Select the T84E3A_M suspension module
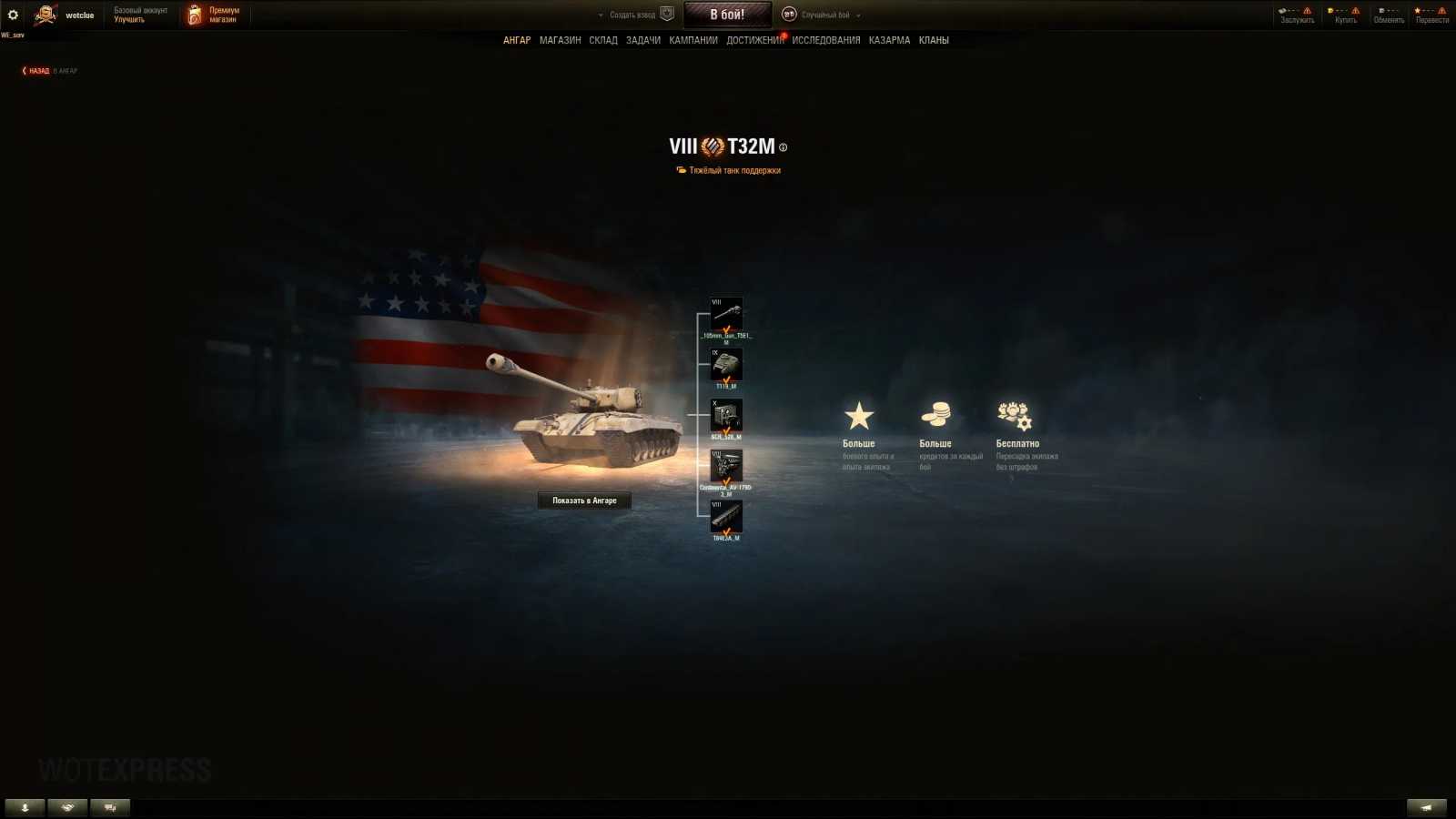1456x819 pixels. (x=726, y=517)
